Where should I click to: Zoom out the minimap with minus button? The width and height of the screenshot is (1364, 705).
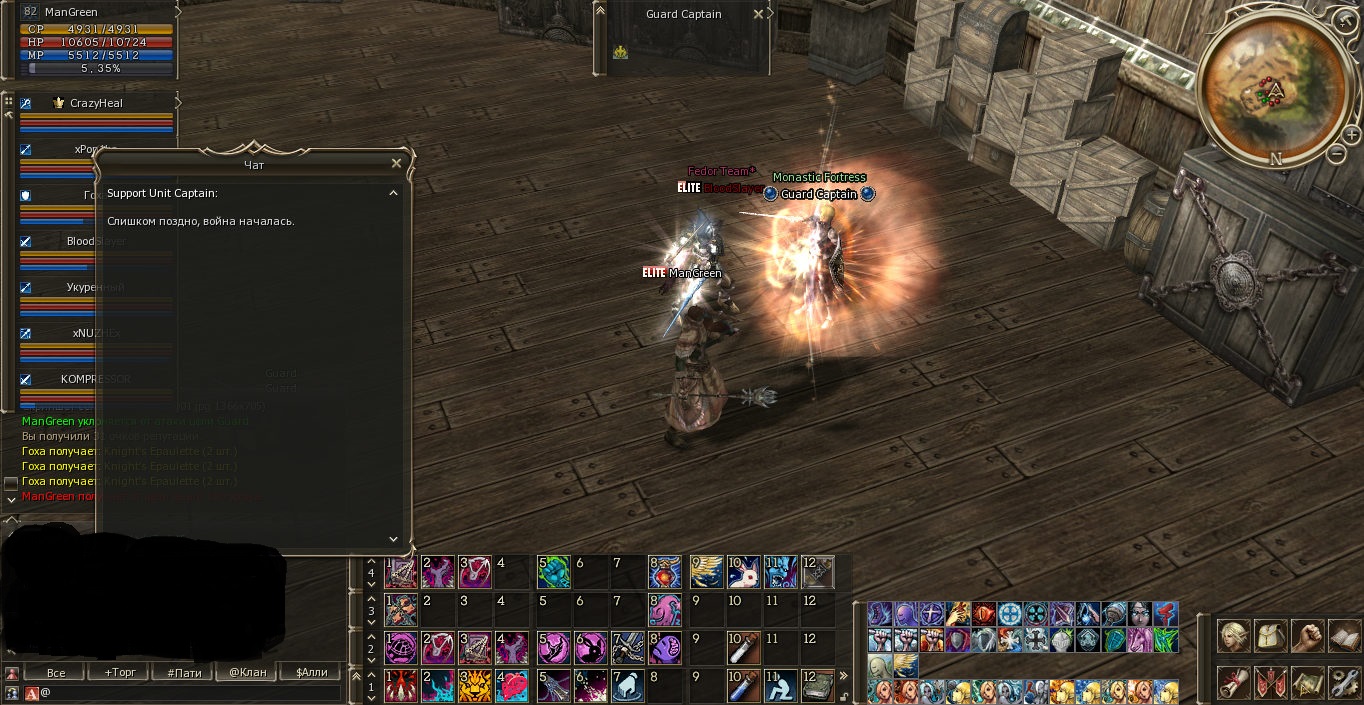pyautogui.click(x=1337, y=154)
